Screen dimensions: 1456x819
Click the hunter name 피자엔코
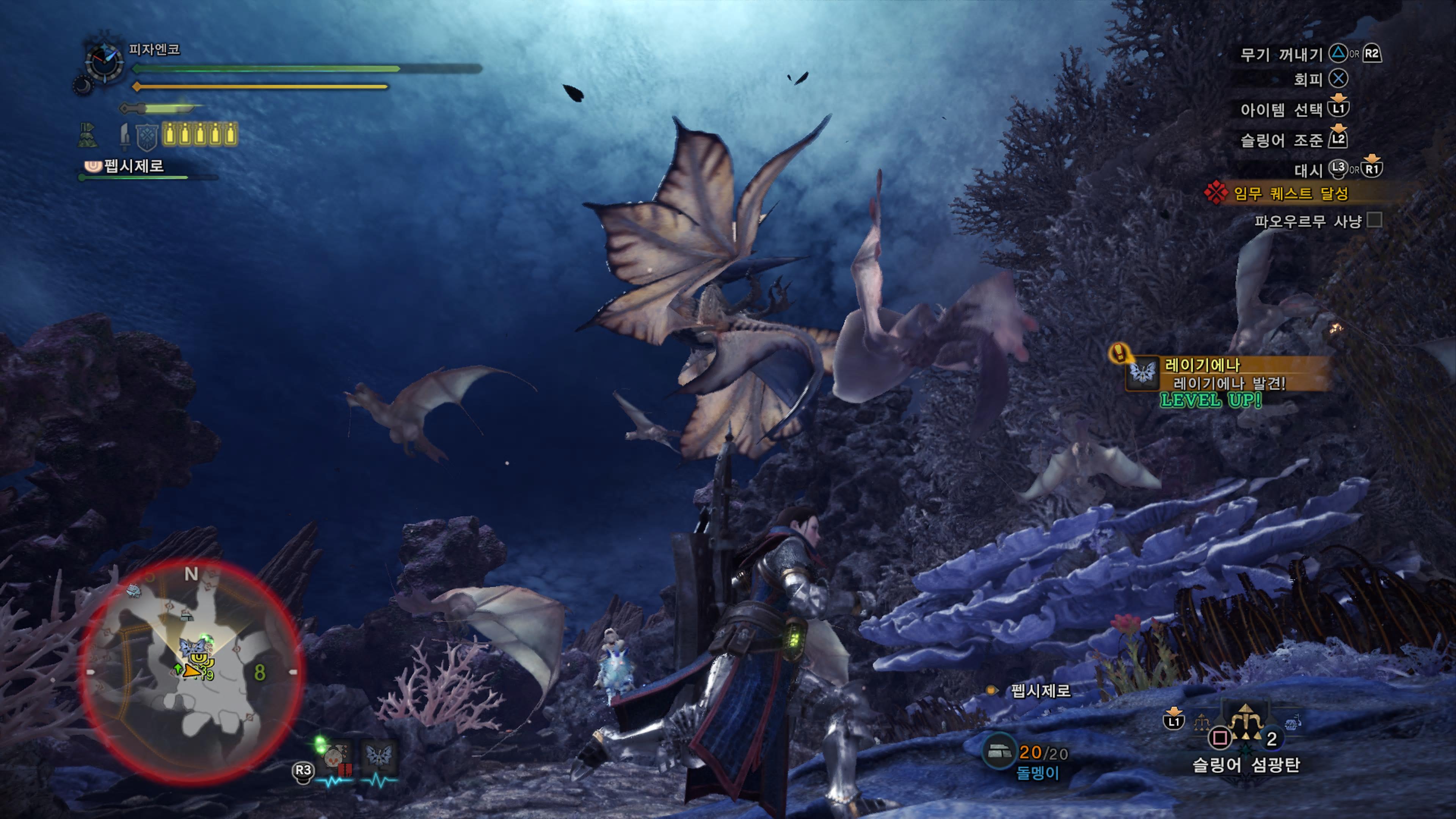(154, 50)
